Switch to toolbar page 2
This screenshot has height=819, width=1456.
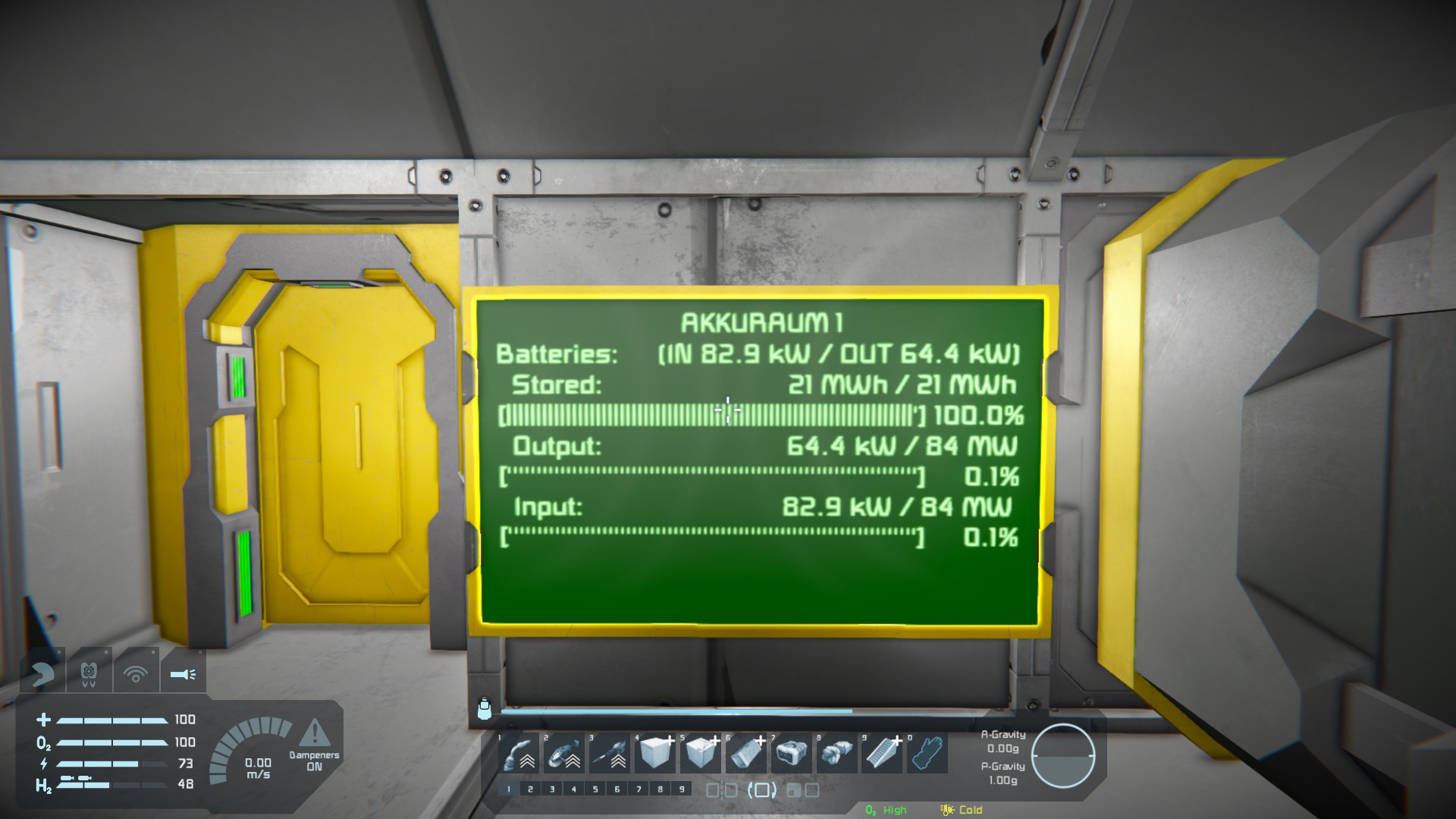click(x=530, y=789)
